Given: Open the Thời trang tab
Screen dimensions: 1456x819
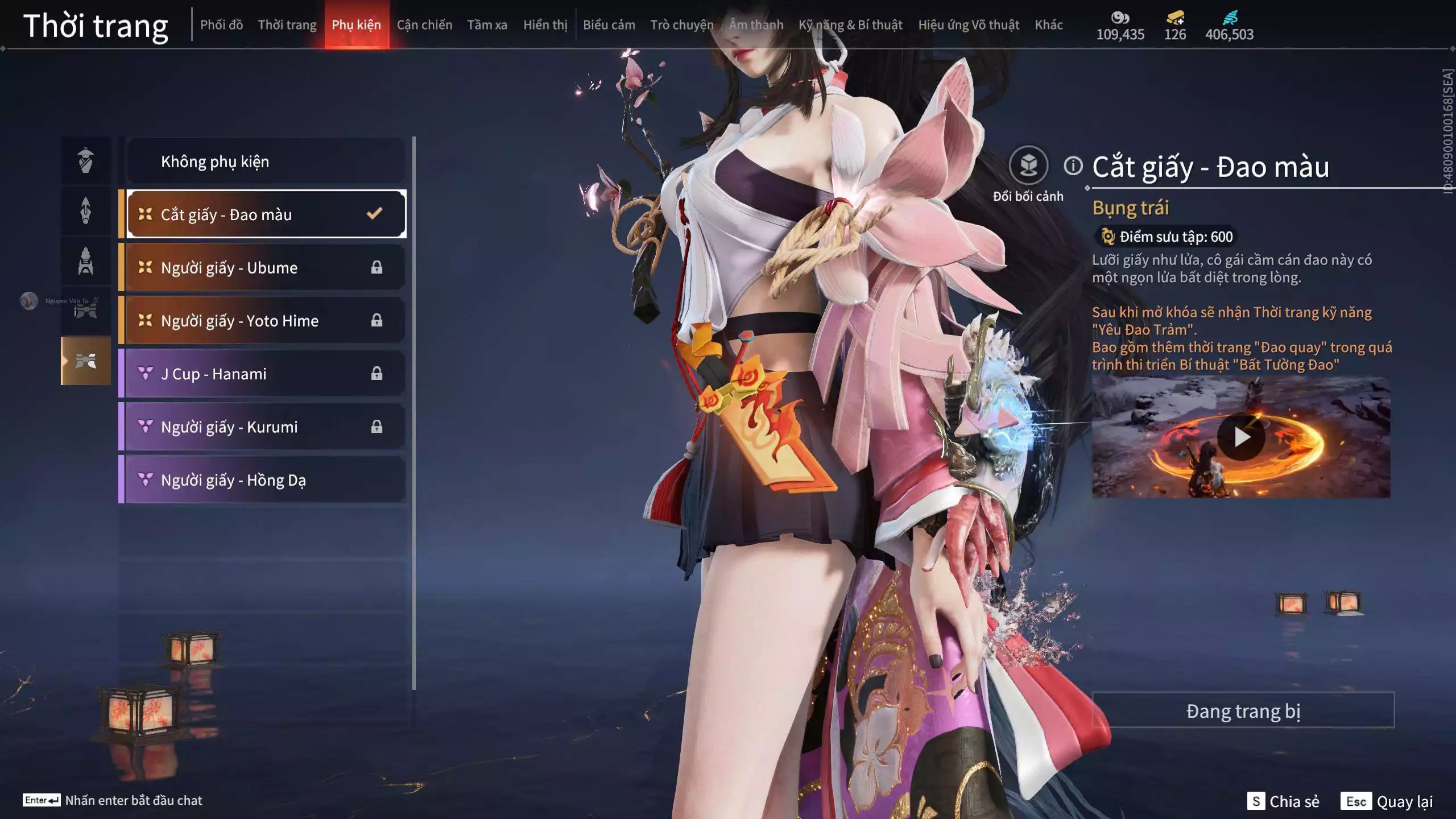Looking at the screenshot, I should click(287, 25).
